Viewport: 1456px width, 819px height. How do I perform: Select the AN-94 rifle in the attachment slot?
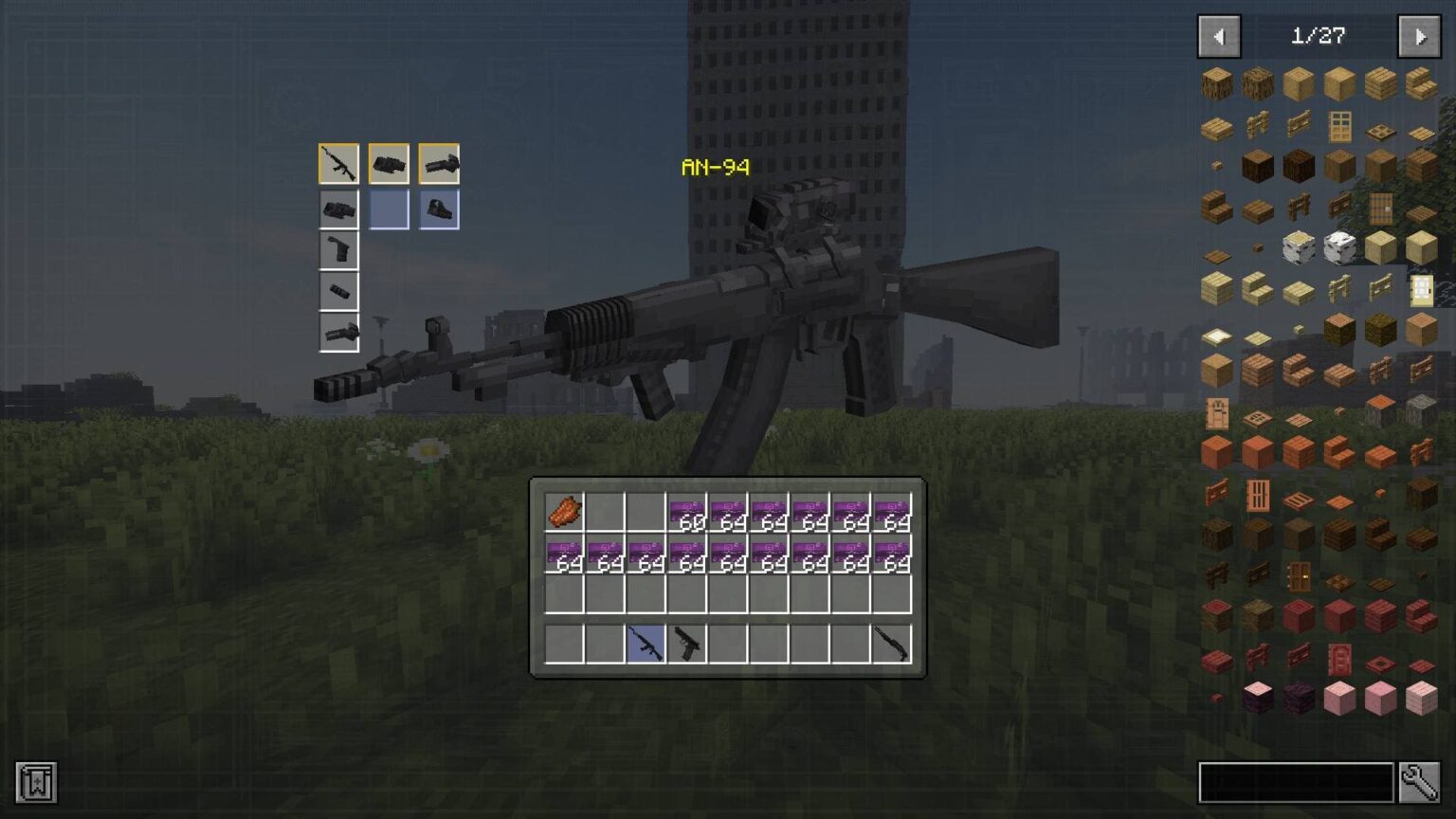(x=339, y=163)
